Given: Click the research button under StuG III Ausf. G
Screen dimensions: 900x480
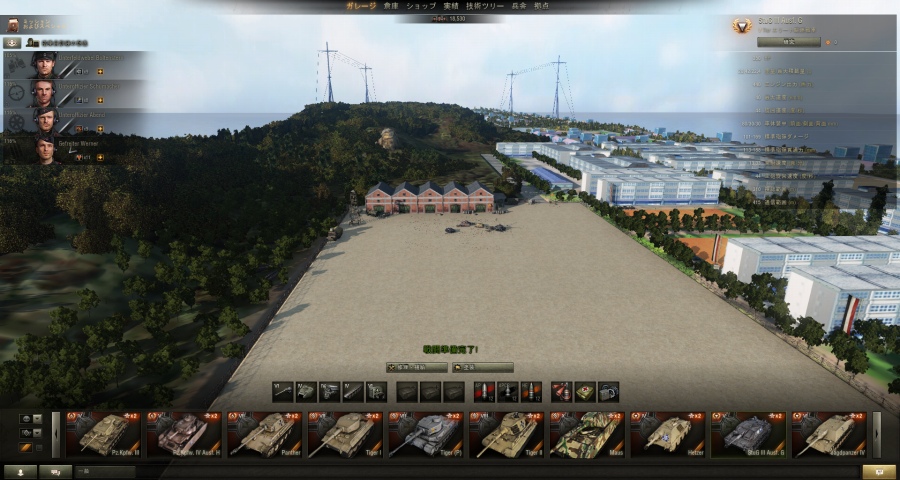Looking at the screenshot, I should pyautogui.click(x=788, y=42).
